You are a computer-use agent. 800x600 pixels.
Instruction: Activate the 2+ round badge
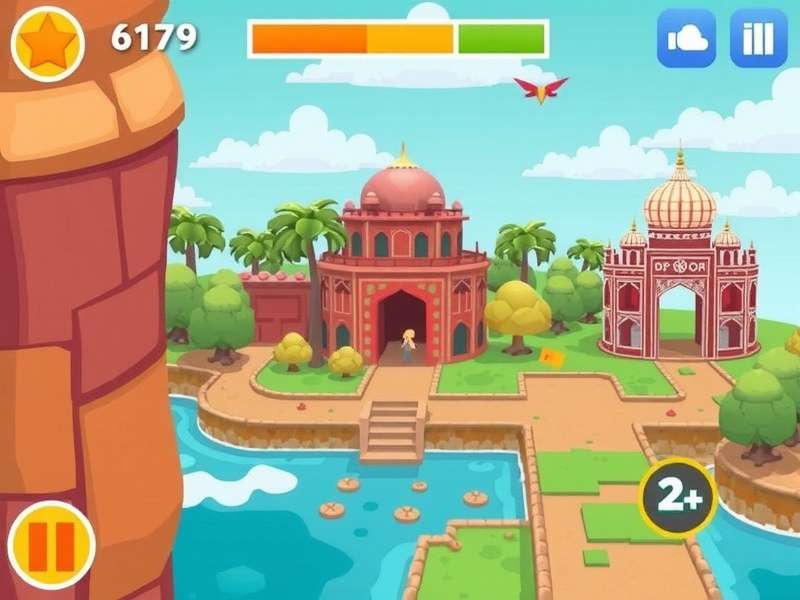click(677, 497)
